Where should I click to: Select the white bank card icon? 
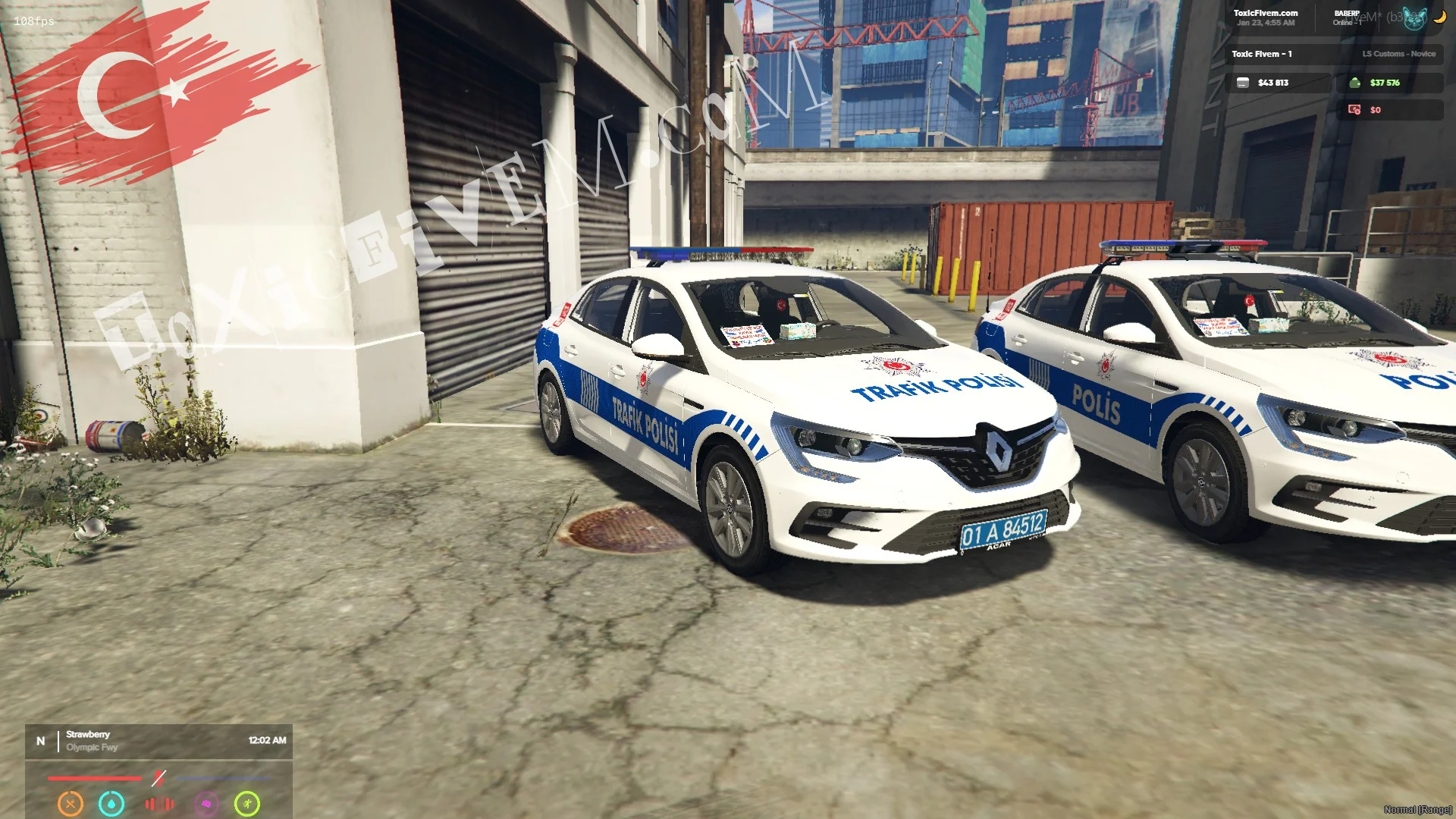point(1243,83)
